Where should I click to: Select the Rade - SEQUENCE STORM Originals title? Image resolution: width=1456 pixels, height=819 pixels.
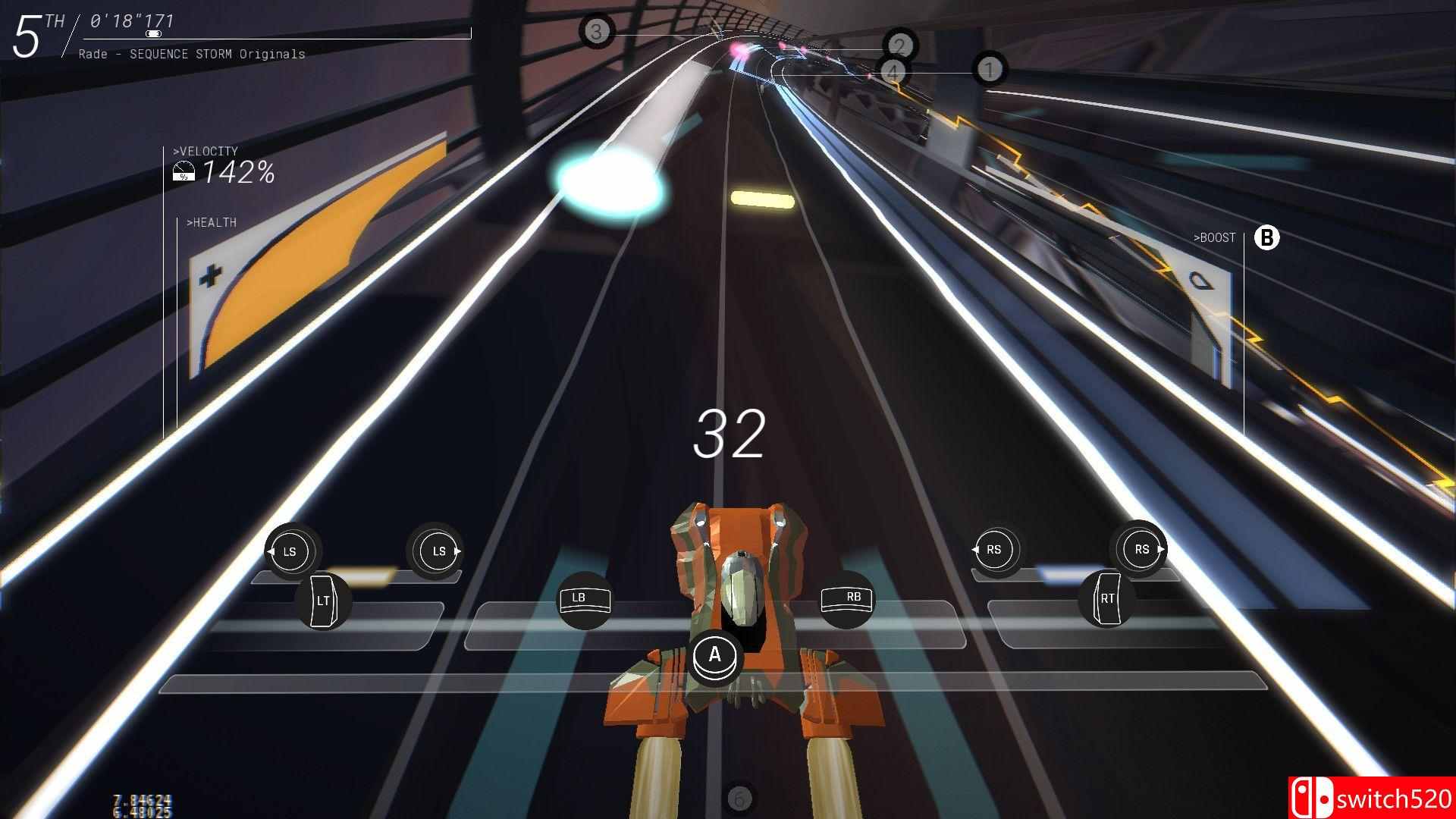coord(192,54)
